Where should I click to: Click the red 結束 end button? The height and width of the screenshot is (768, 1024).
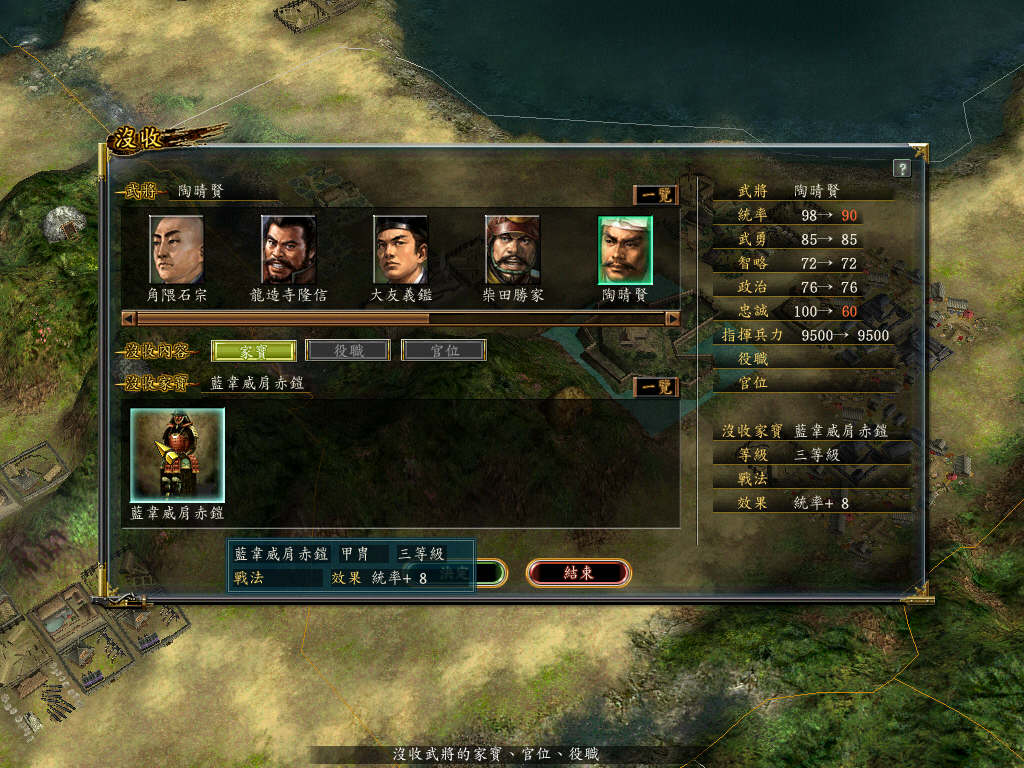(x=578, y=573)
